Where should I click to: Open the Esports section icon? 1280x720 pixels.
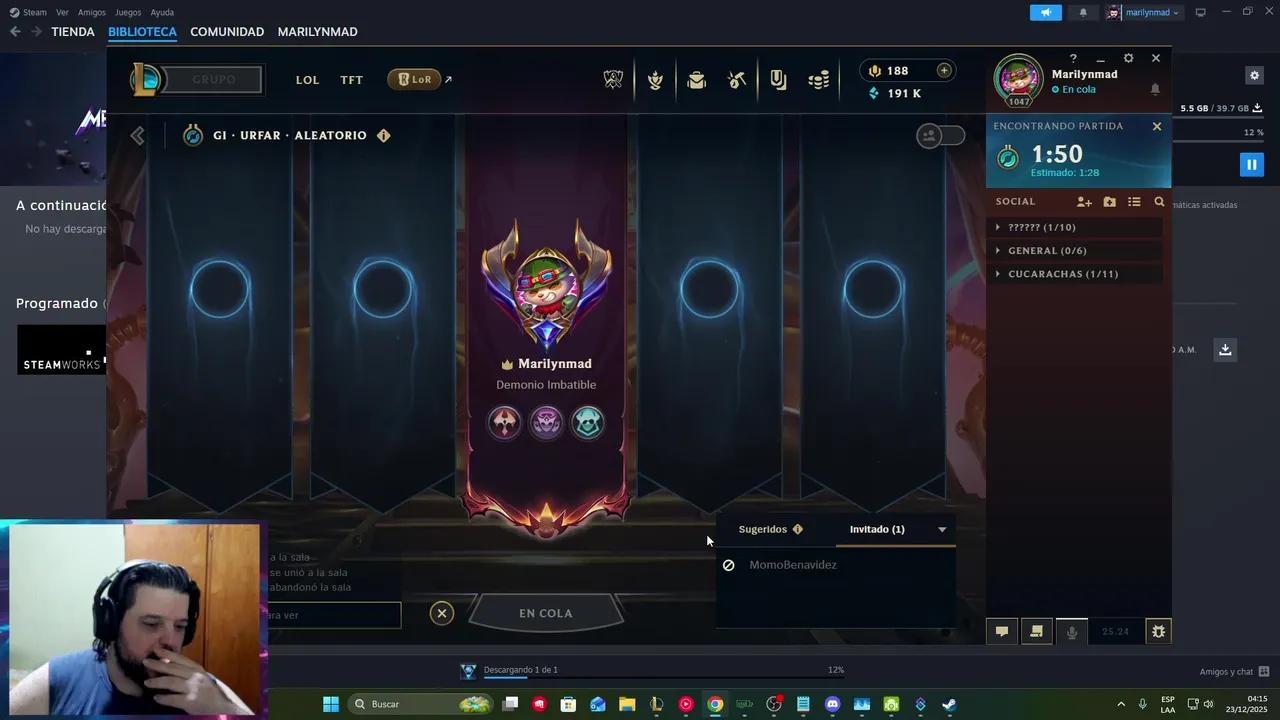[x=613, y=80]
